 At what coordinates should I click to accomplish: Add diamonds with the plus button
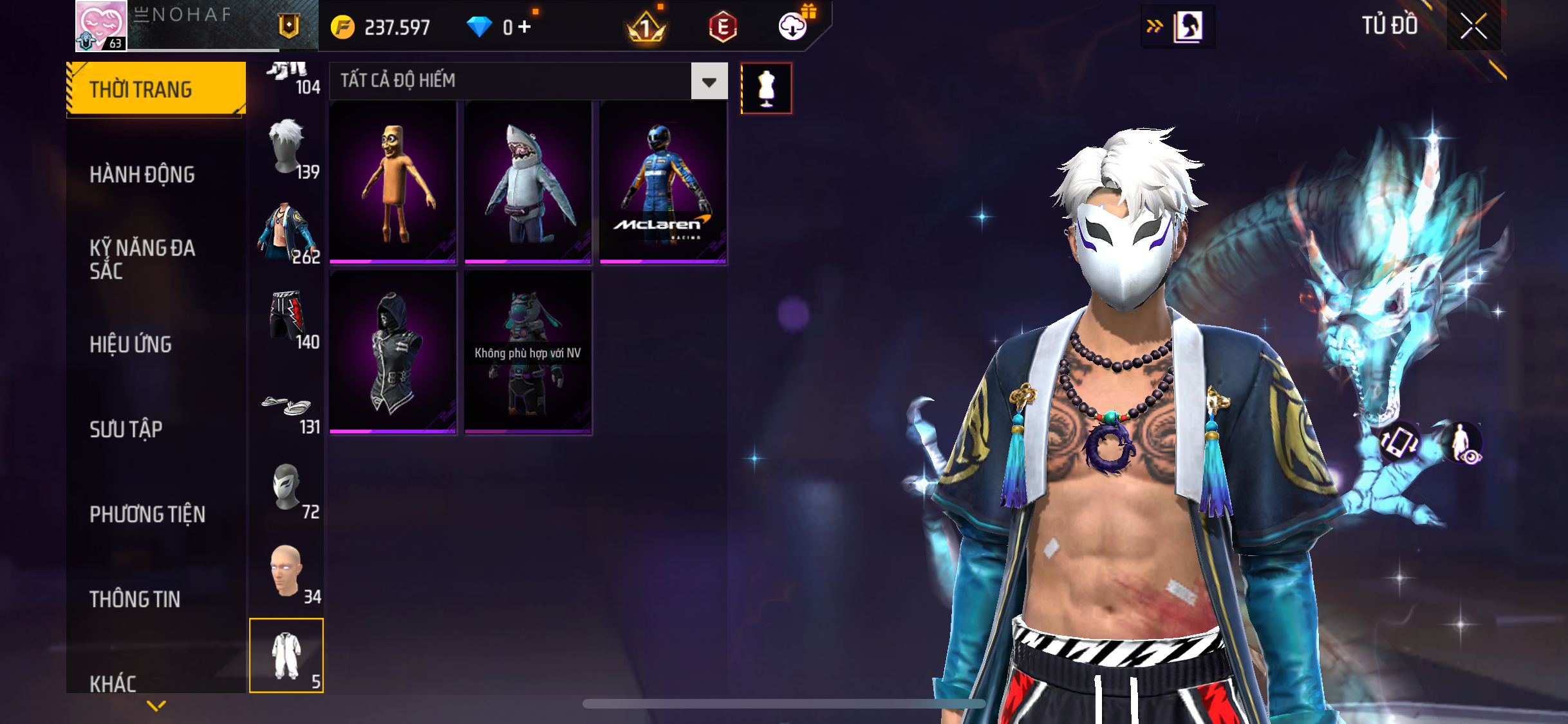pos(525,26)
